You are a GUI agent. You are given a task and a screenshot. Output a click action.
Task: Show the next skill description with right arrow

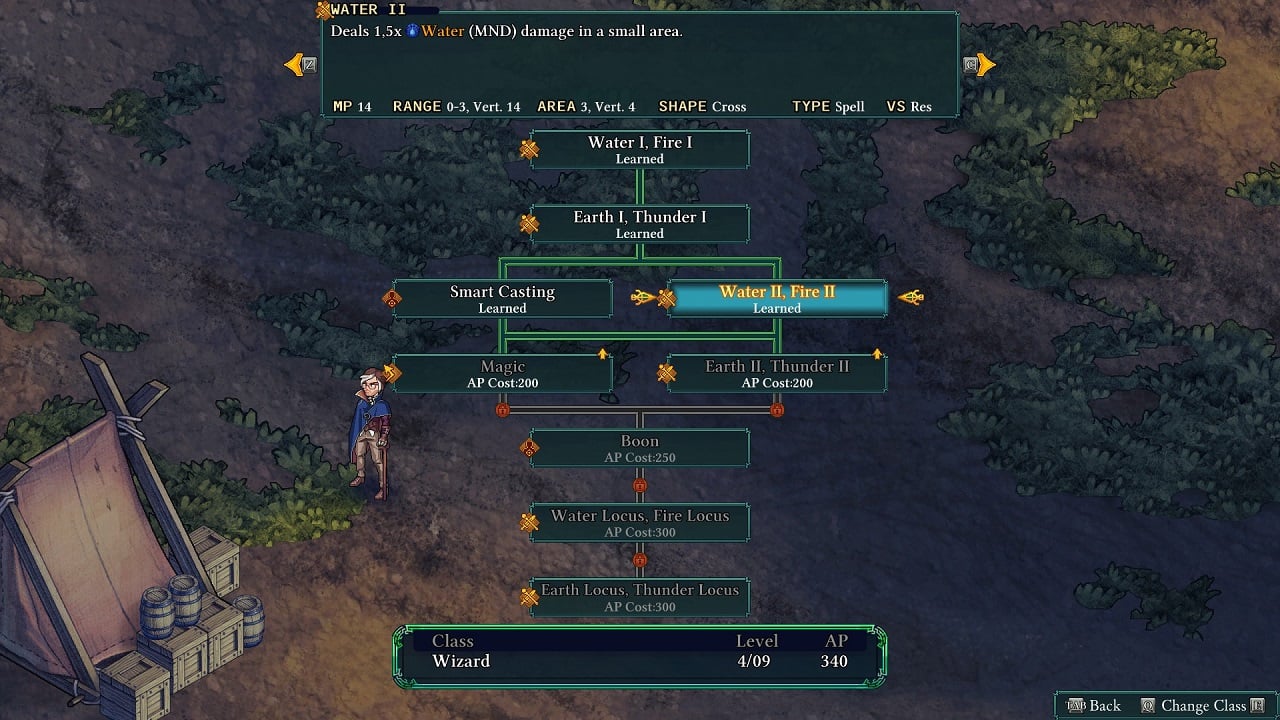coord(983,65)
